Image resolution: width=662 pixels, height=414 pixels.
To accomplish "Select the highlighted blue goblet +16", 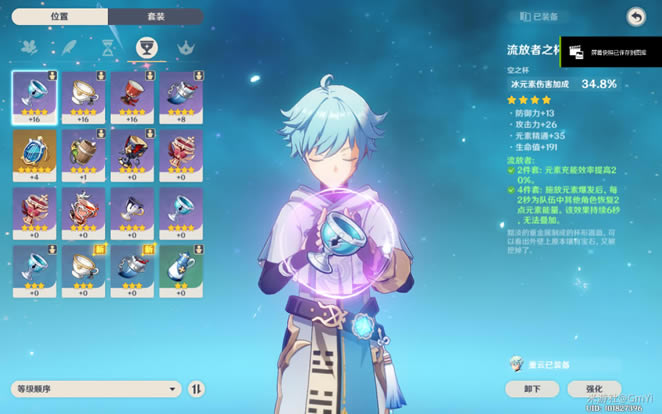I will (x=34, y=96).
